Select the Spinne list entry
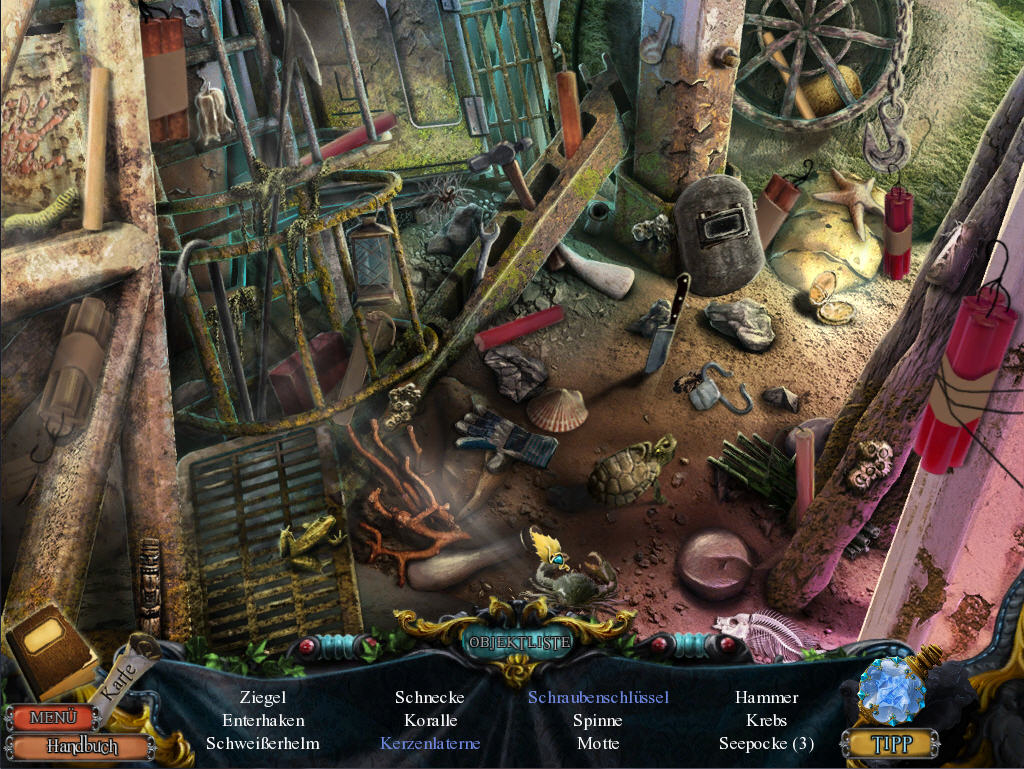The height and width of the screenshot is (769, 1024). [598, 720]
